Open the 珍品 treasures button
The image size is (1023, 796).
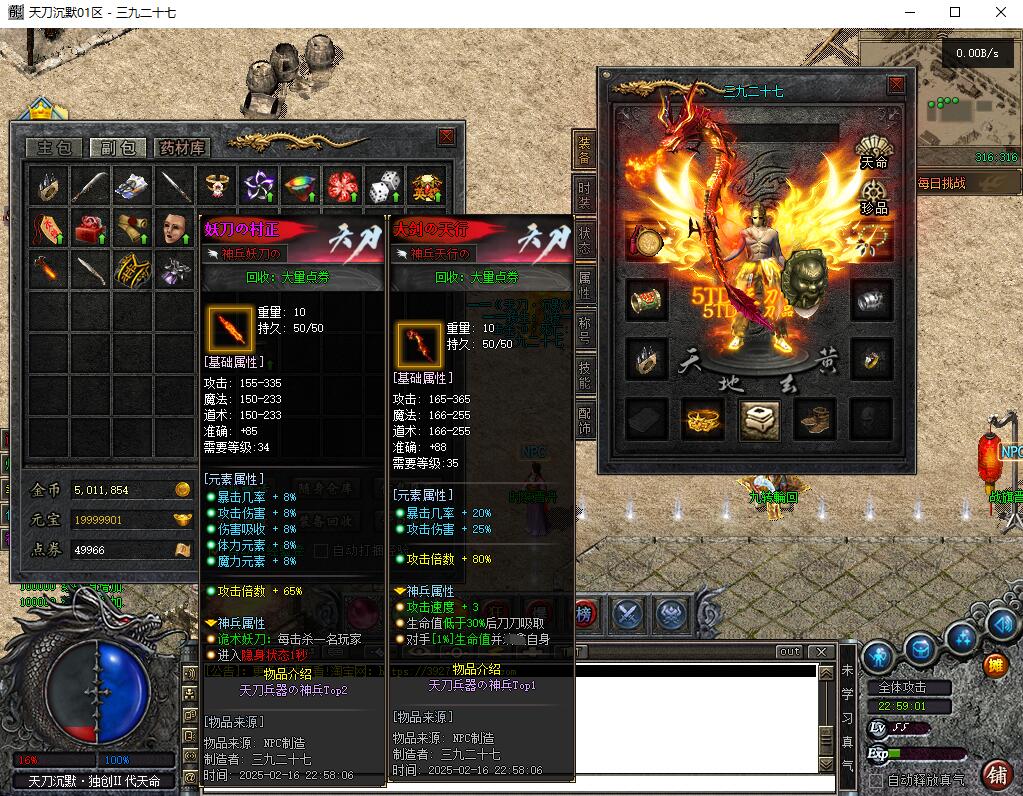(874, 196)
